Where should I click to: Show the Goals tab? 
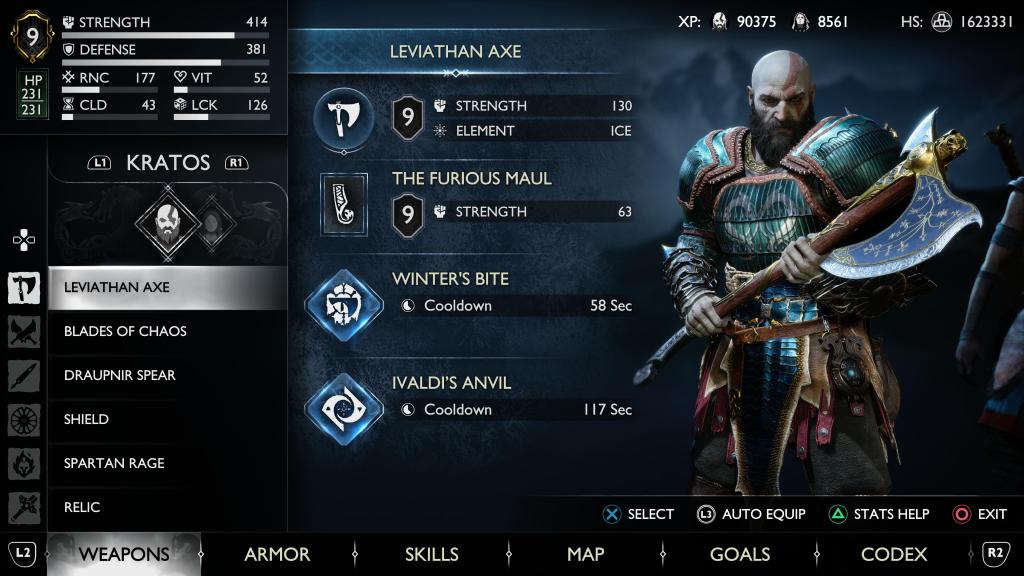pos(740,554)
